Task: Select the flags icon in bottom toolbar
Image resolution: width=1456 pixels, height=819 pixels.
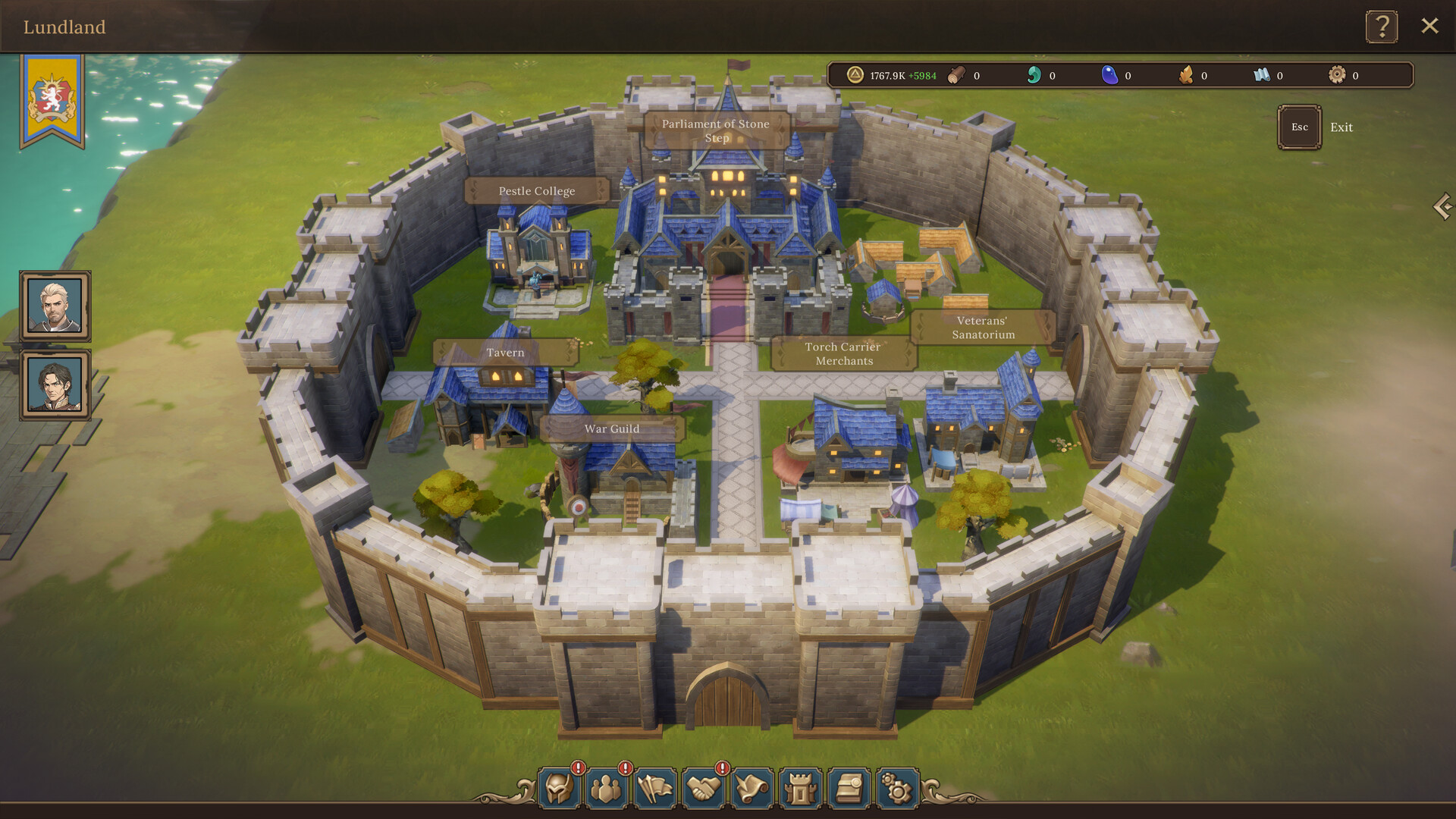Action: 657,789
